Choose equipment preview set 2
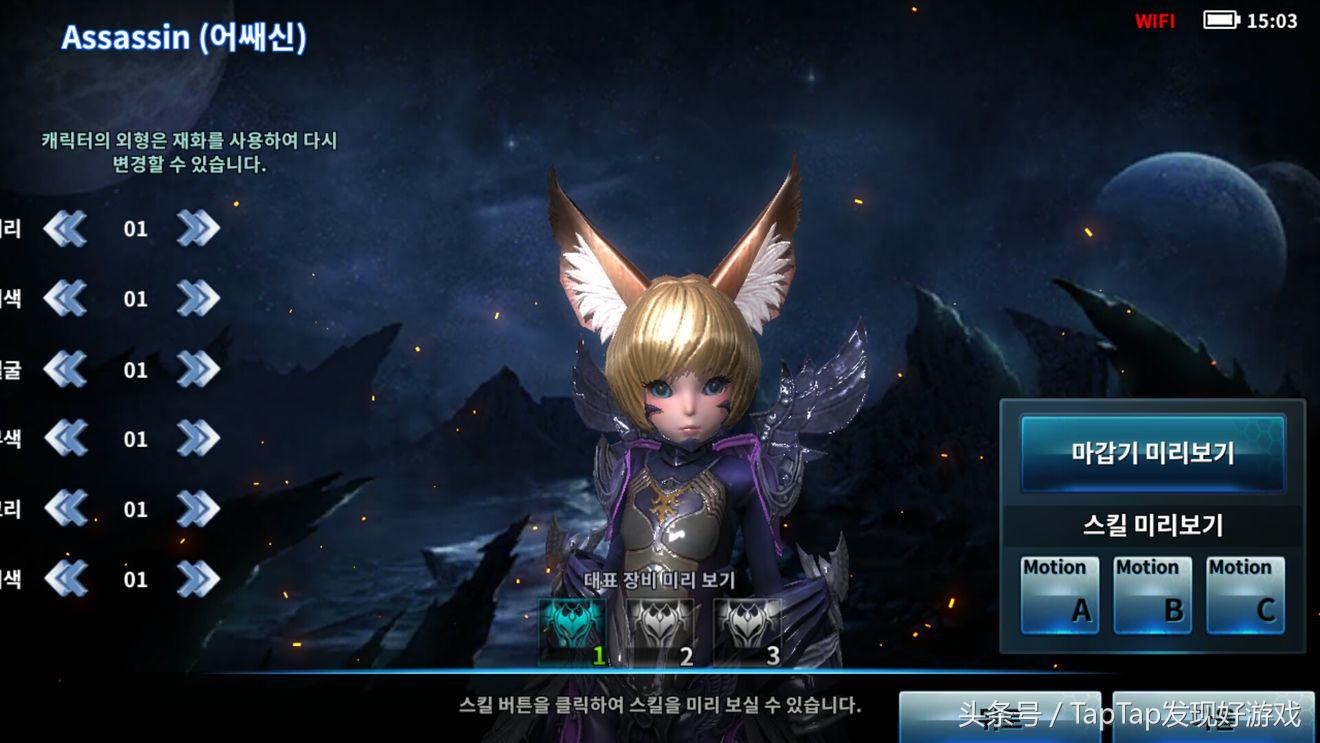This screenshot has height=743, width=1320. [x=660, y=630]
